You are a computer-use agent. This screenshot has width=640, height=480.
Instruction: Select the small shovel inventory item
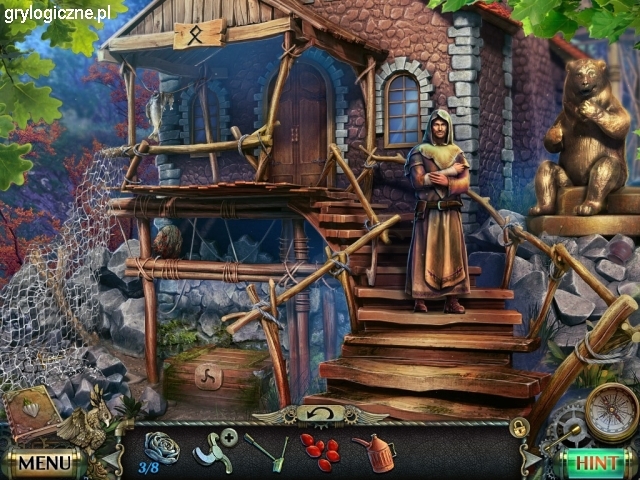pos(266,452)
